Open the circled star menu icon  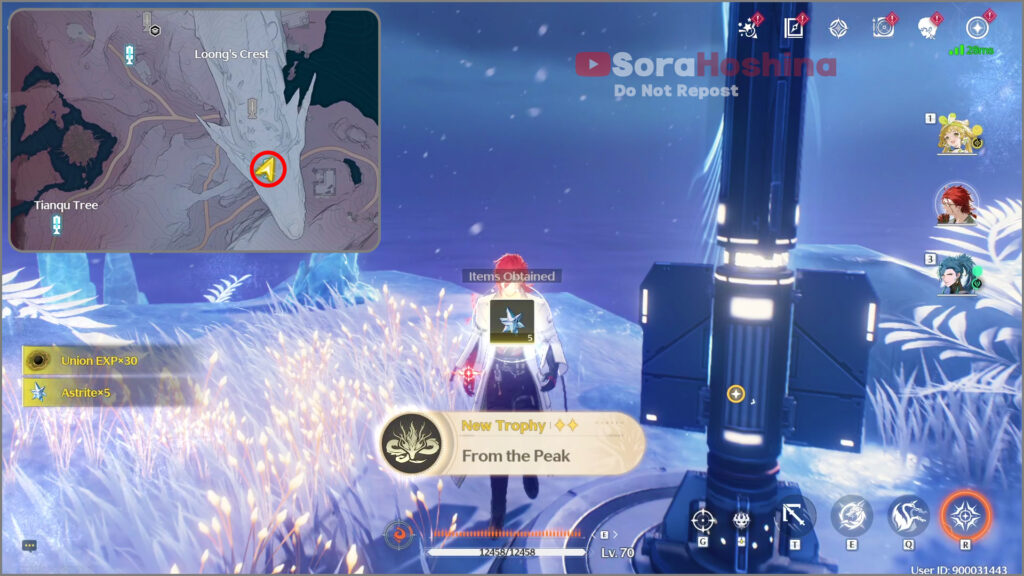[977, 27]
